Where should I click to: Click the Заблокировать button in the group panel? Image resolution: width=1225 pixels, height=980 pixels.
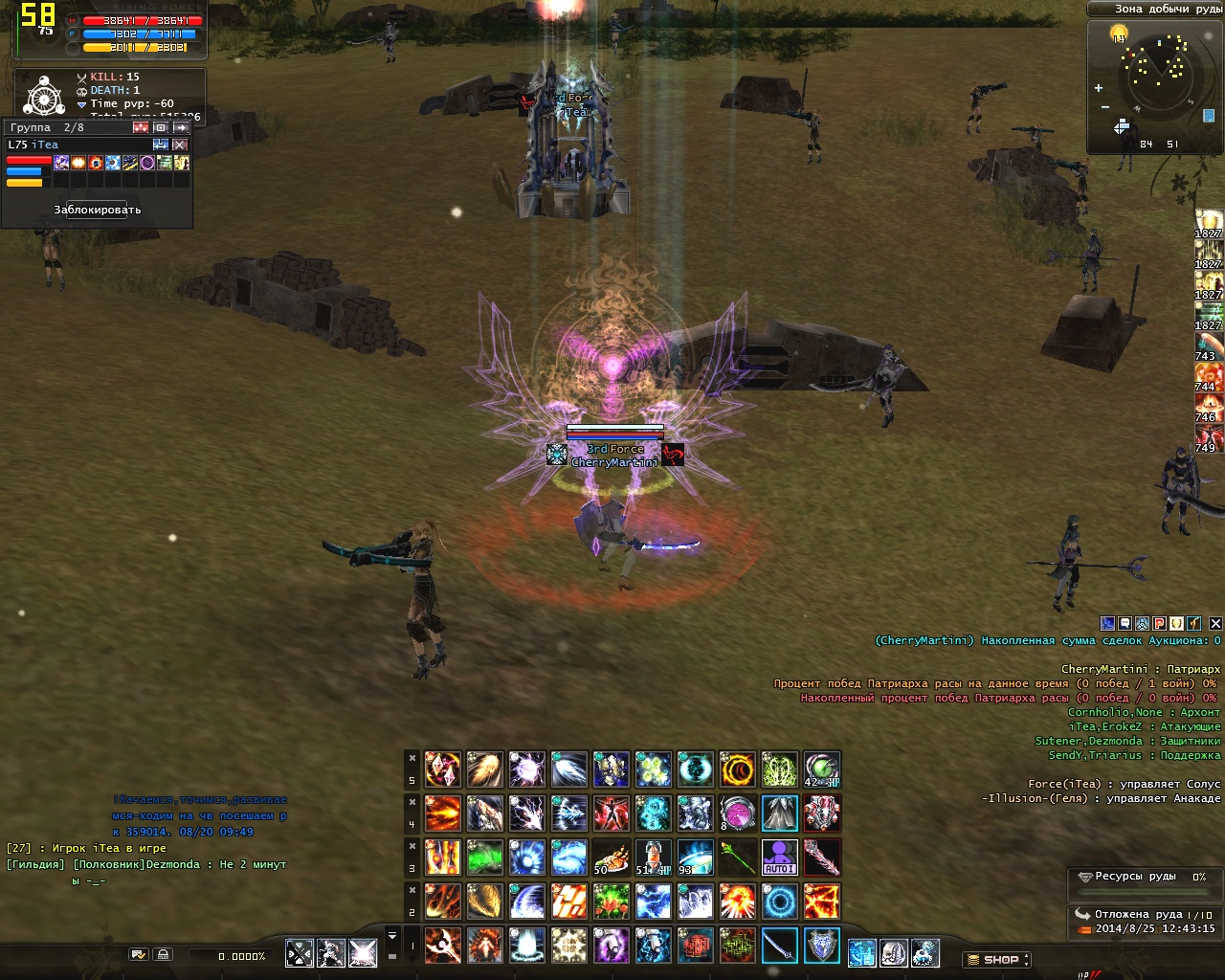[98, 210]
